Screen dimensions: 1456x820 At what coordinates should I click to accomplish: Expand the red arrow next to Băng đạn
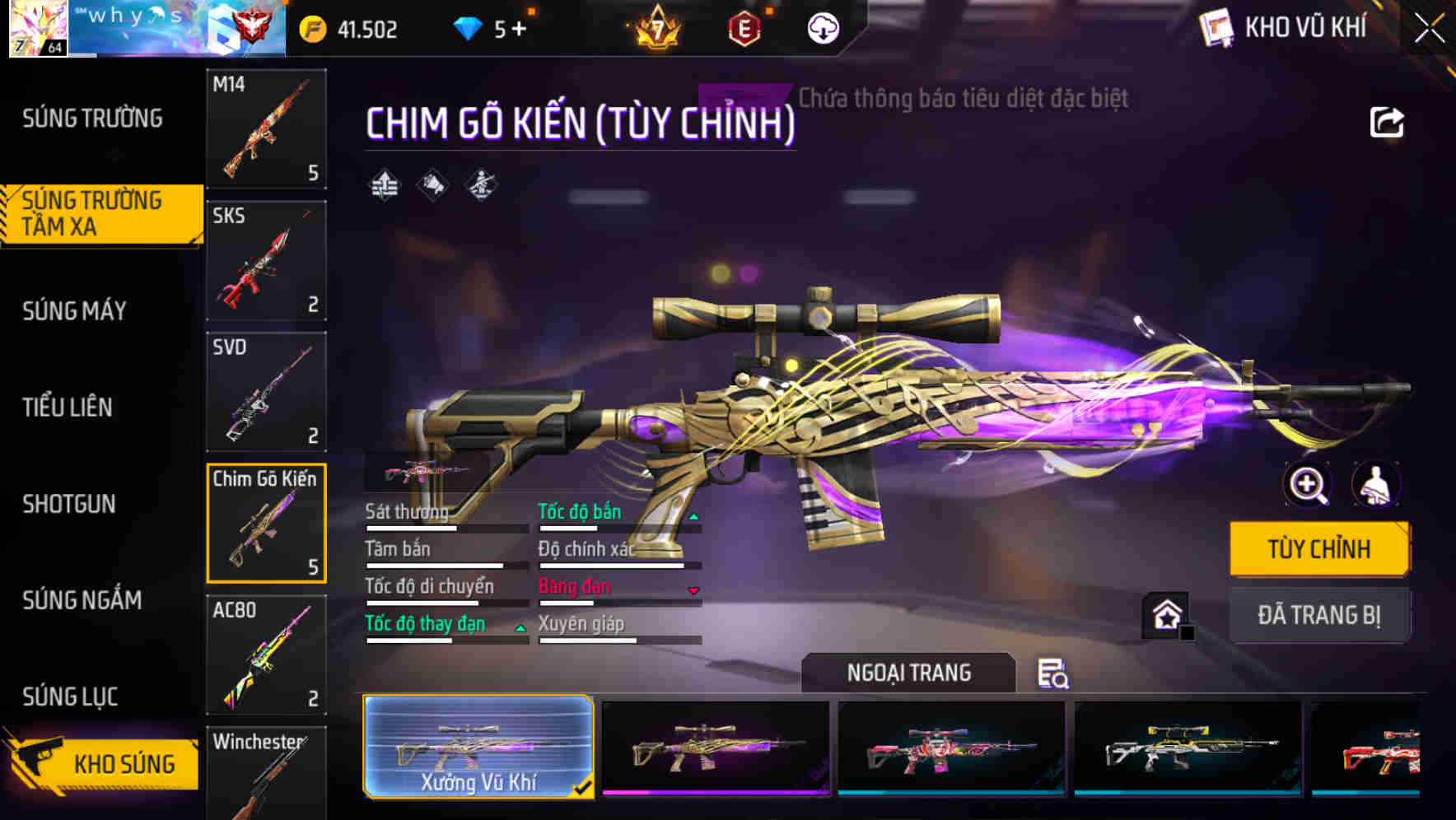694,589
